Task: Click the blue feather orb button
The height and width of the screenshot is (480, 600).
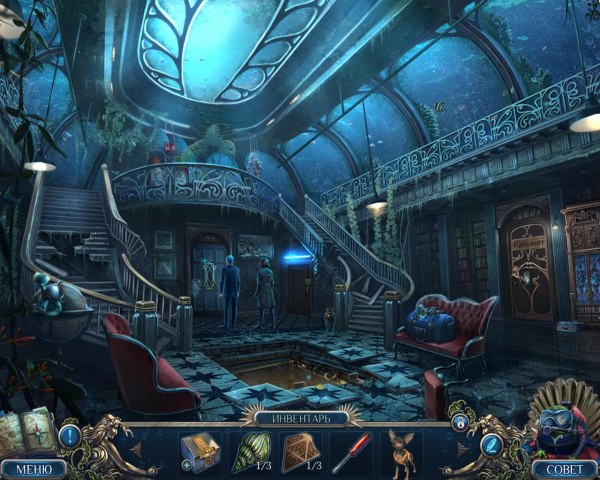Action: click(x=491, y=445)
